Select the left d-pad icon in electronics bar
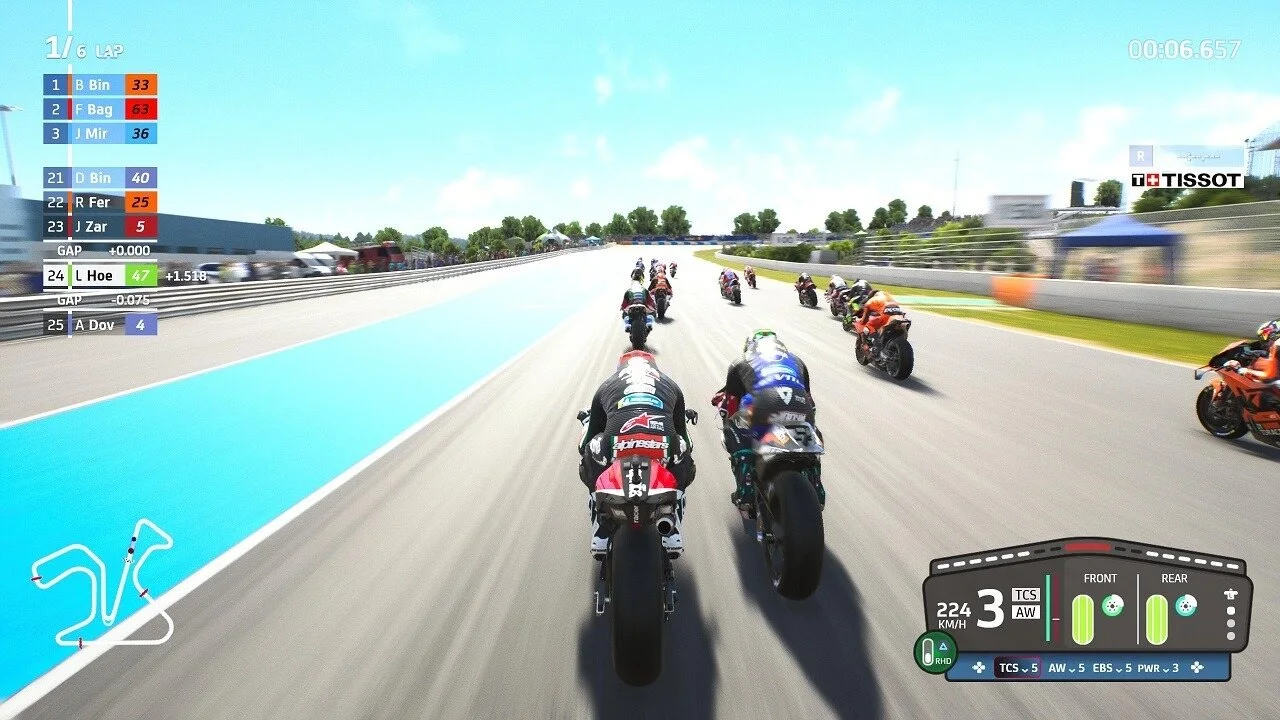 coord(979,668)
